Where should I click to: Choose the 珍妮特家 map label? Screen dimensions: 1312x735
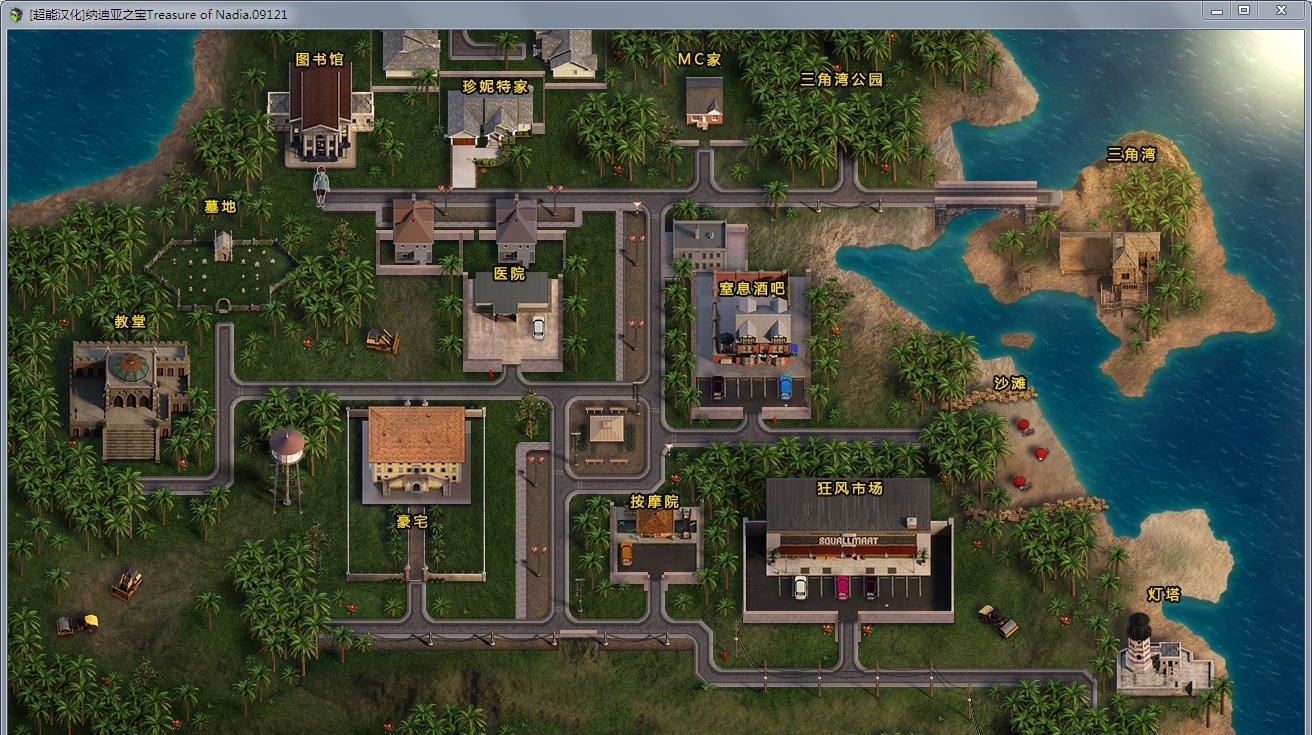[x=495, y=86]
